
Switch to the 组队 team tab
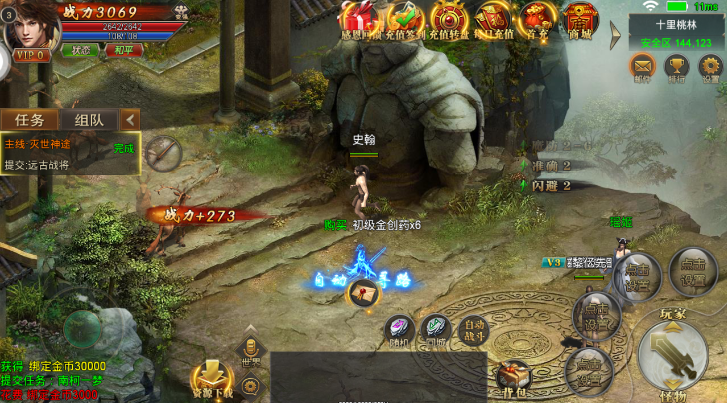89,119
